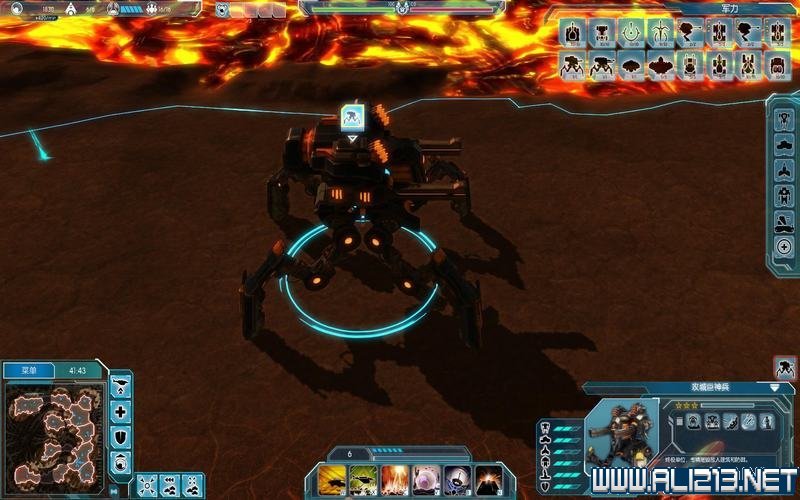Choose the last unit icon in the army grid's bottom row
Image resolution: width=800 pixels, height=500 pixels.
777,64
